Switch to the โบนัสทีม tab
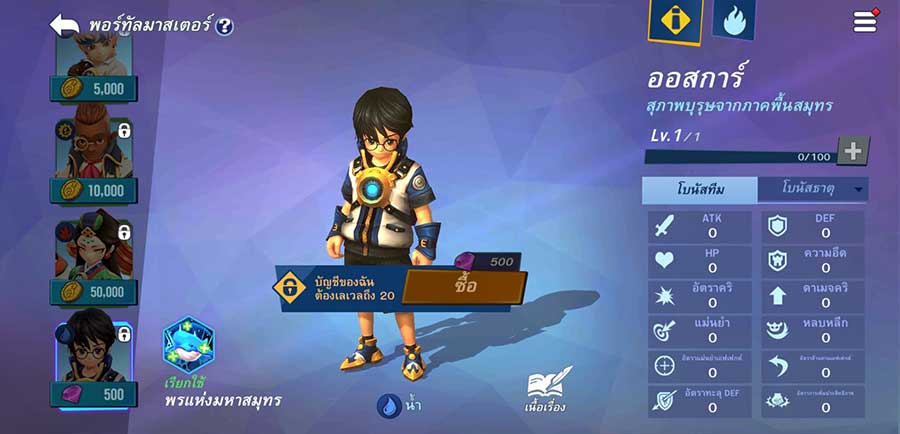 point(700,189)
